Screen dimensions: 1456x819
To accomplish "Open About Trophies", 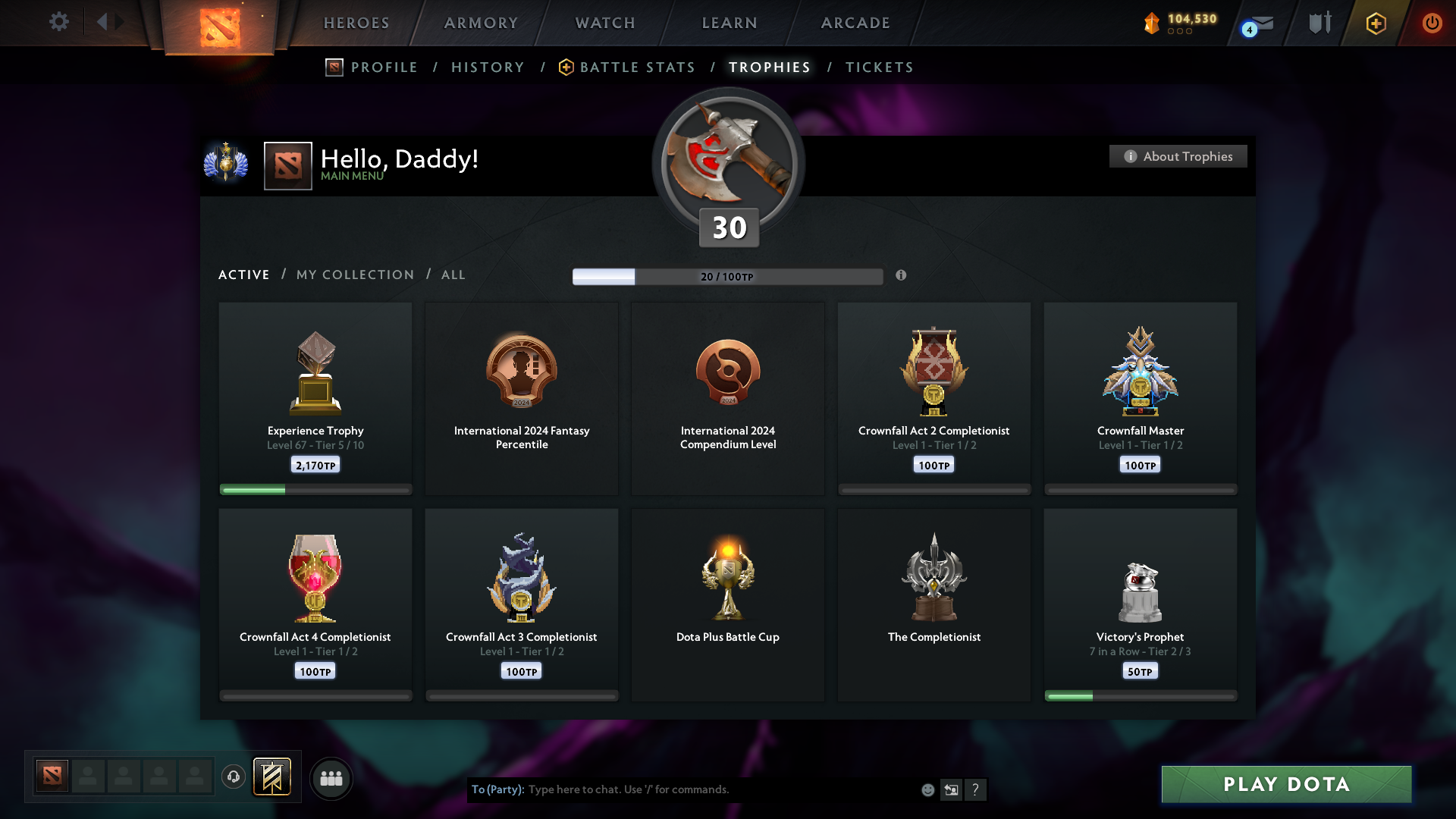I will tap(1178, 156).
